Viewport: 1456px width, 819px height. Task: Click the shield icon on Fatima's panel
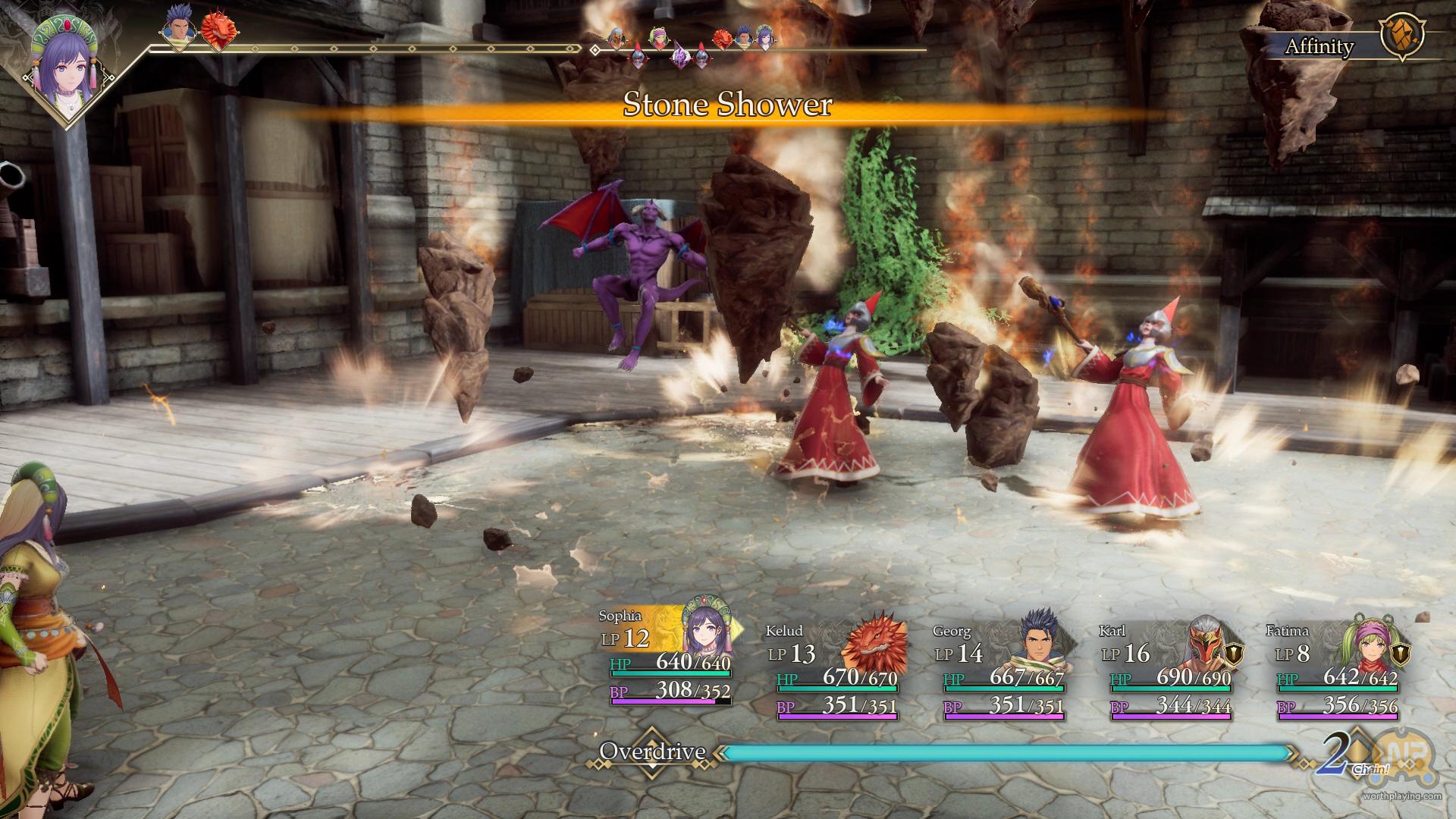pos(1401,654)
